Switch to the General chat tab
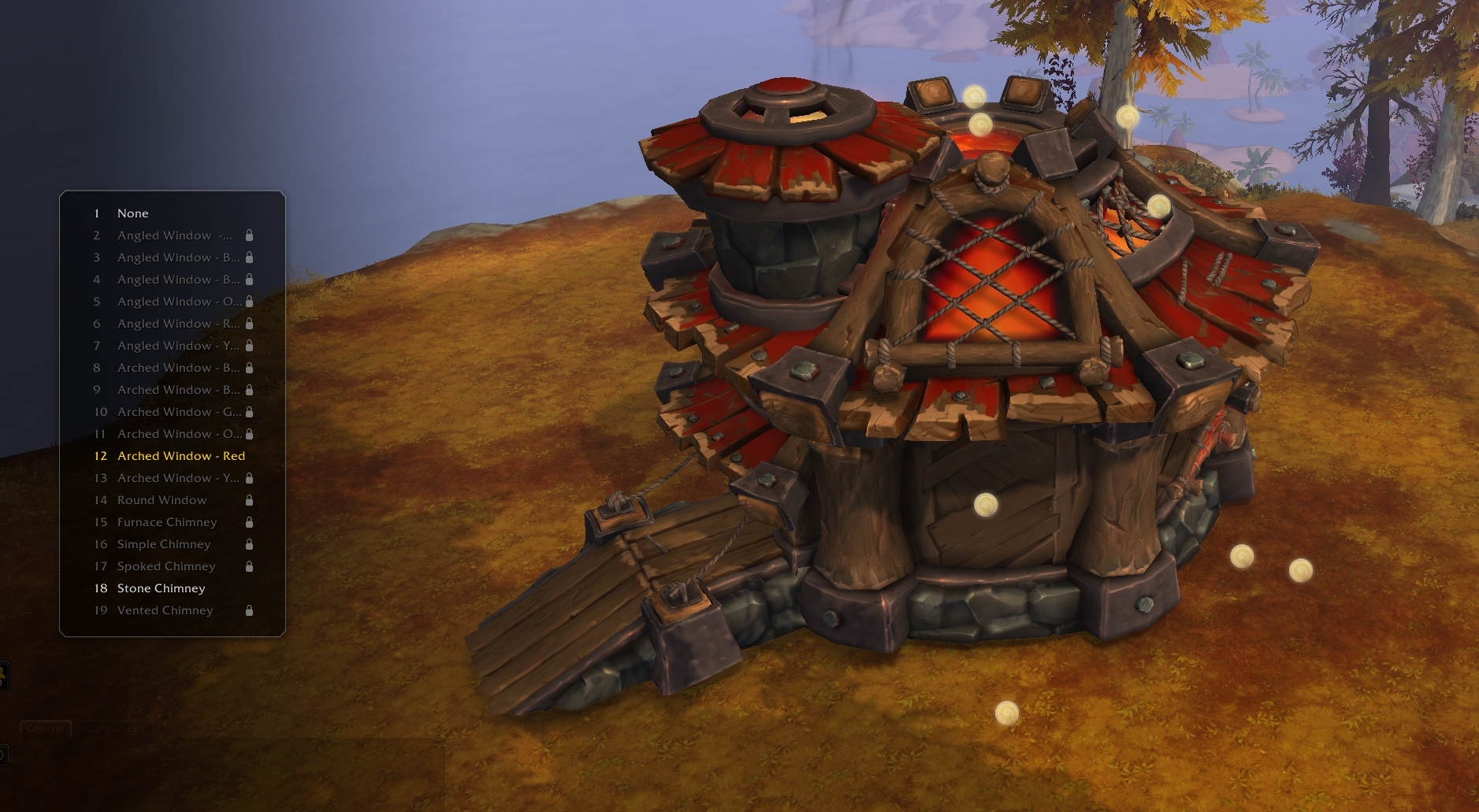Viewport: 1479px width, 812px height. point(45,729)
